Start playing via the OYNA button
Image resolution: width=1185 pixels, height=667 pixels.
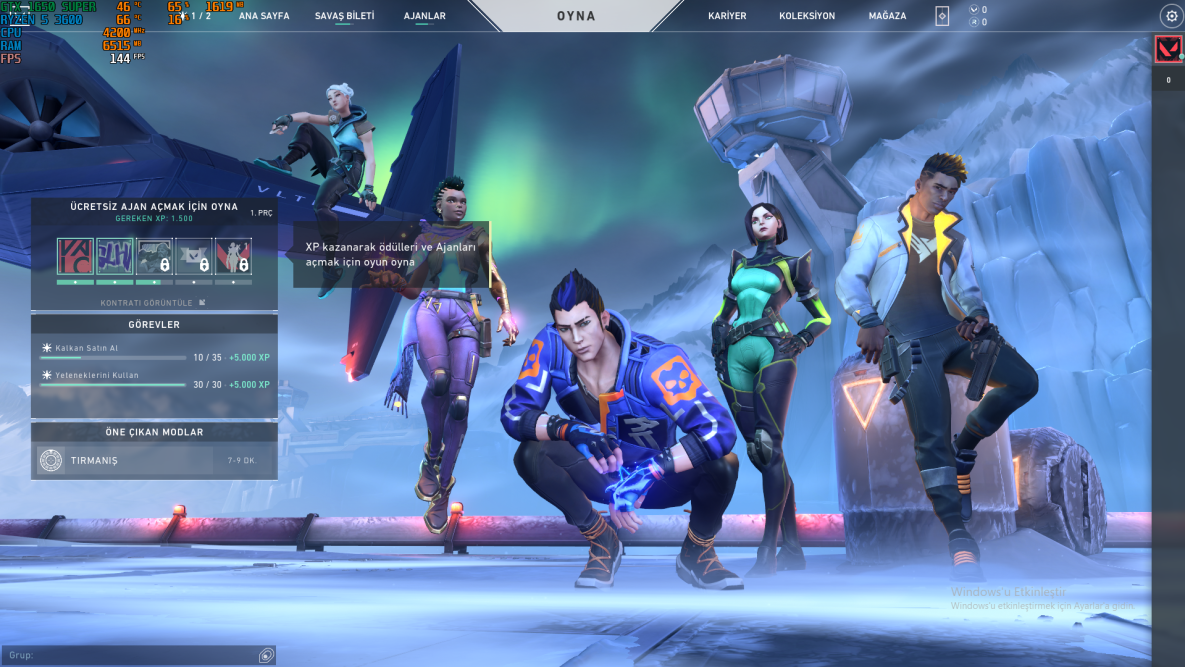(x=576, y=16)
